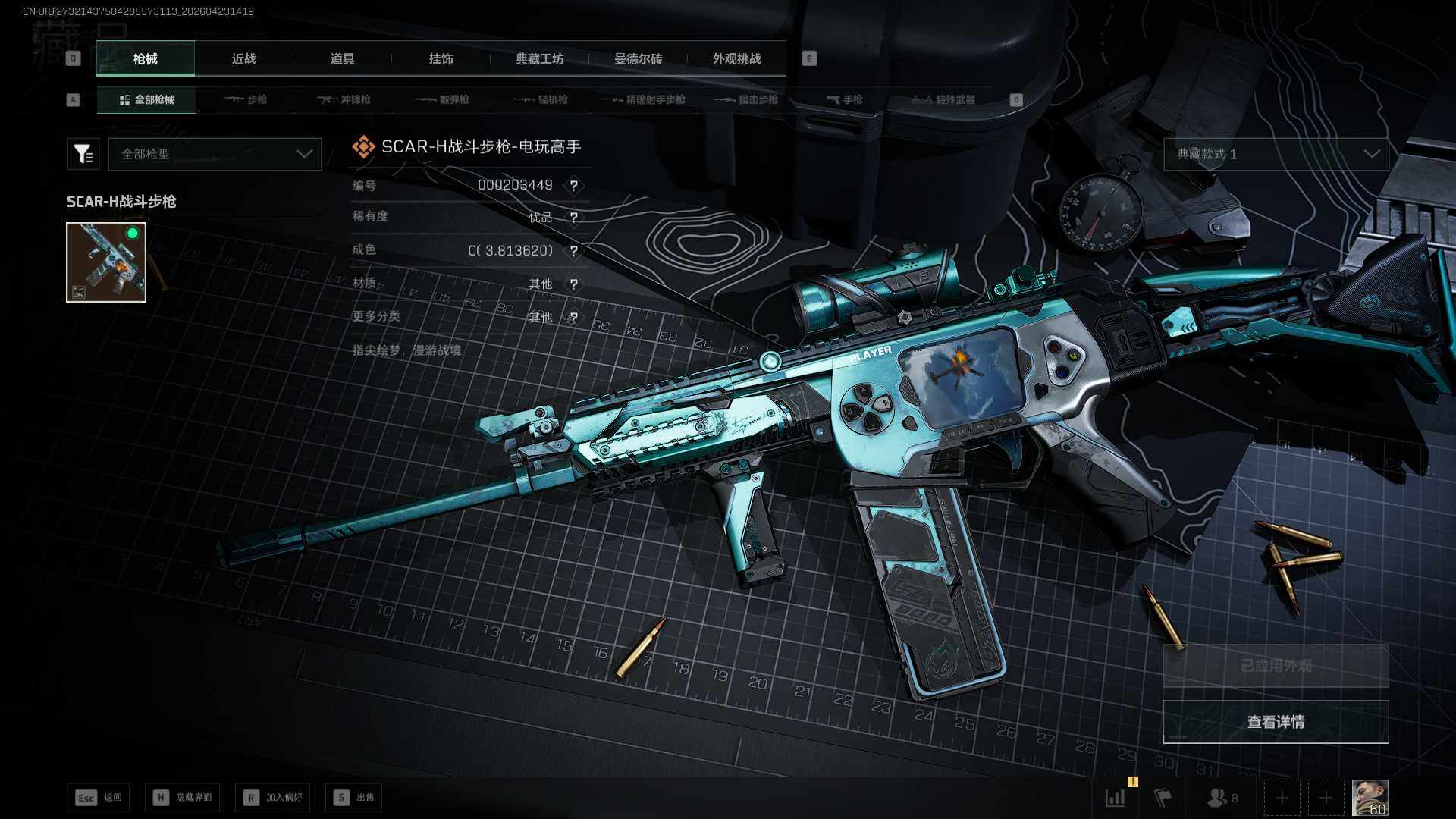Filter weapons by 步枪 rifles
1456x819 pixels.
[246, 99]
